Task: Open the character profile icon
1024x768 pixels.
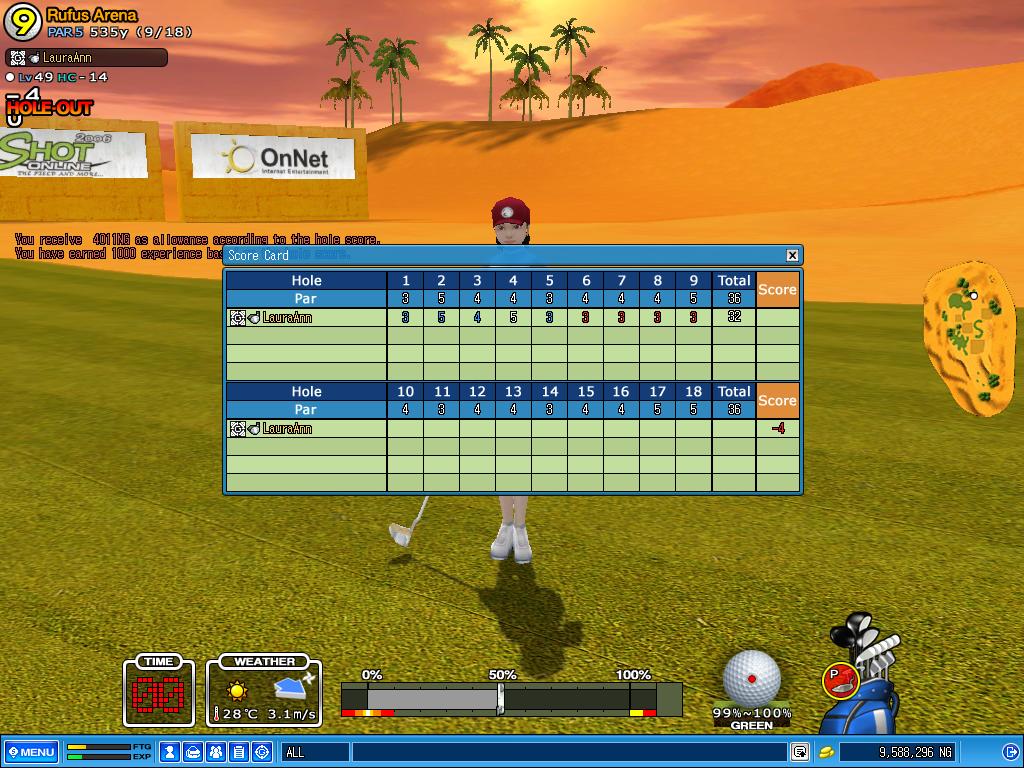Action: (170, 752)
